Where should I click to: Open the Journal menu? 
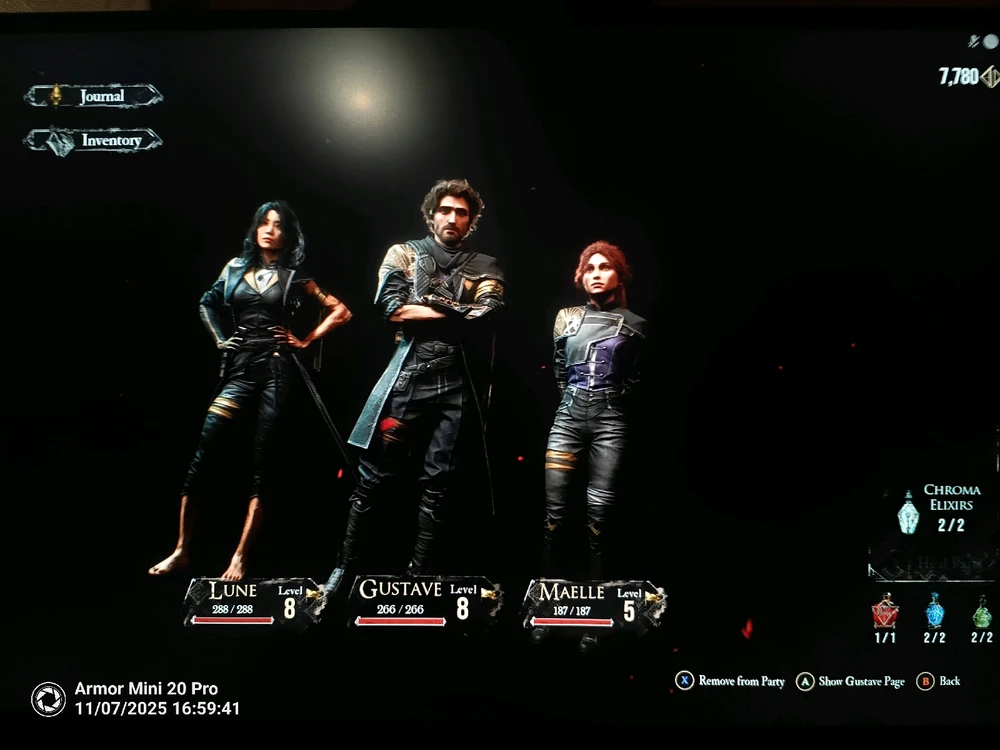click(x=93, y=96)
